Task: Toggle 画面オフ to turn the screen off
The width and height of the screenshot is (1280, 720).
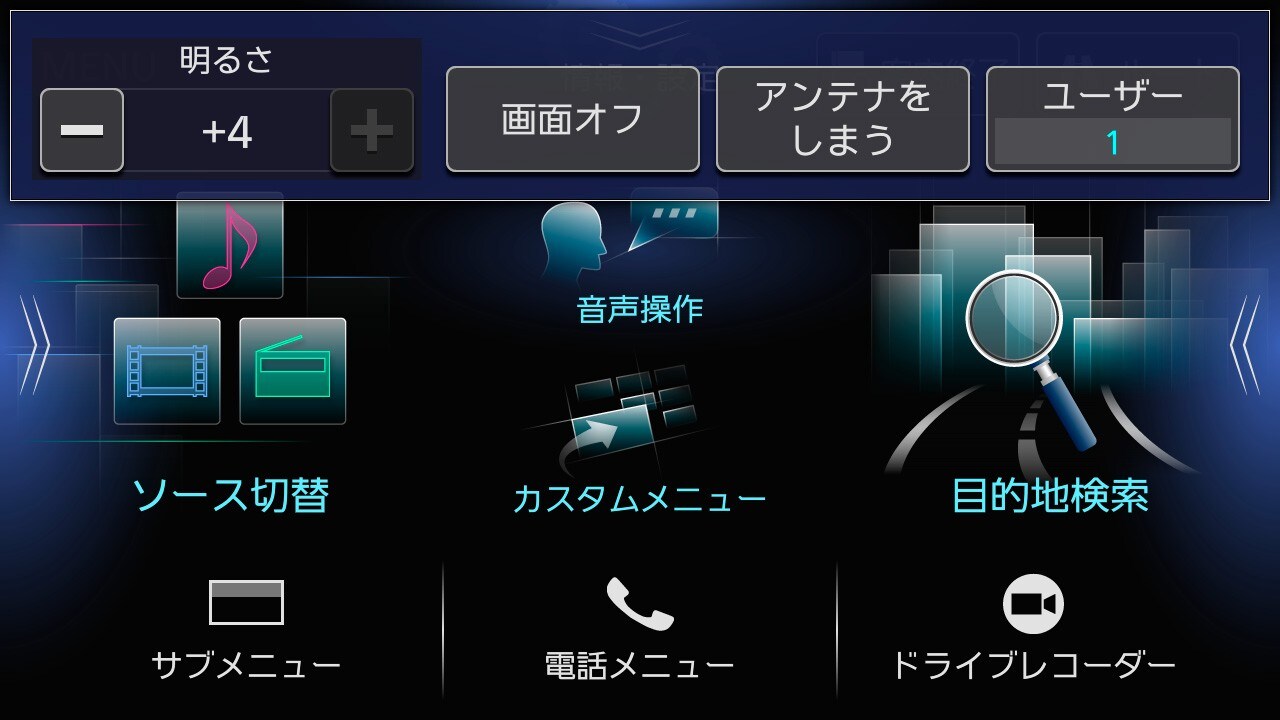Action: click(x=572, y=119)
